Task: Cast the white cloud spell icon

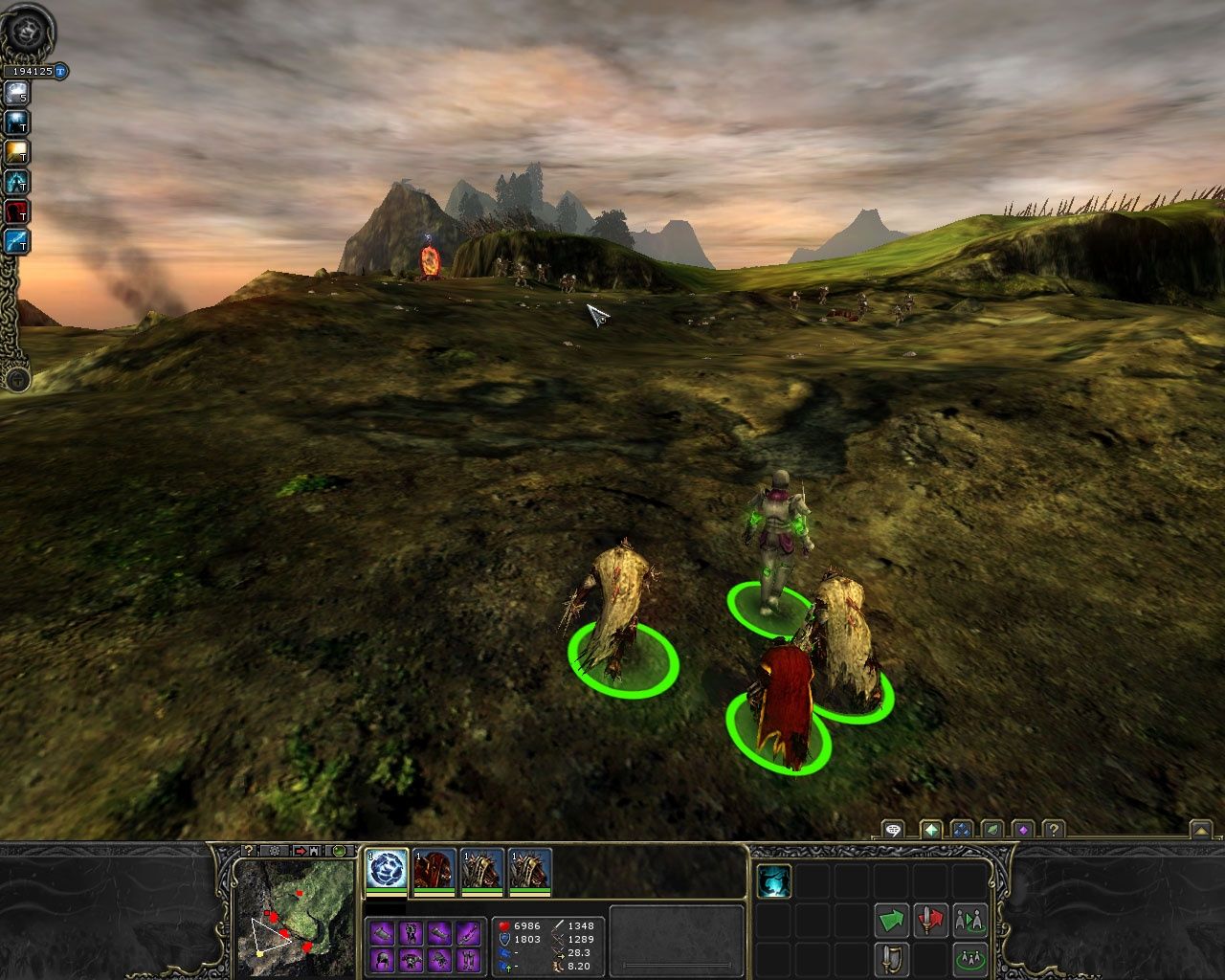Action: point(16,93)
